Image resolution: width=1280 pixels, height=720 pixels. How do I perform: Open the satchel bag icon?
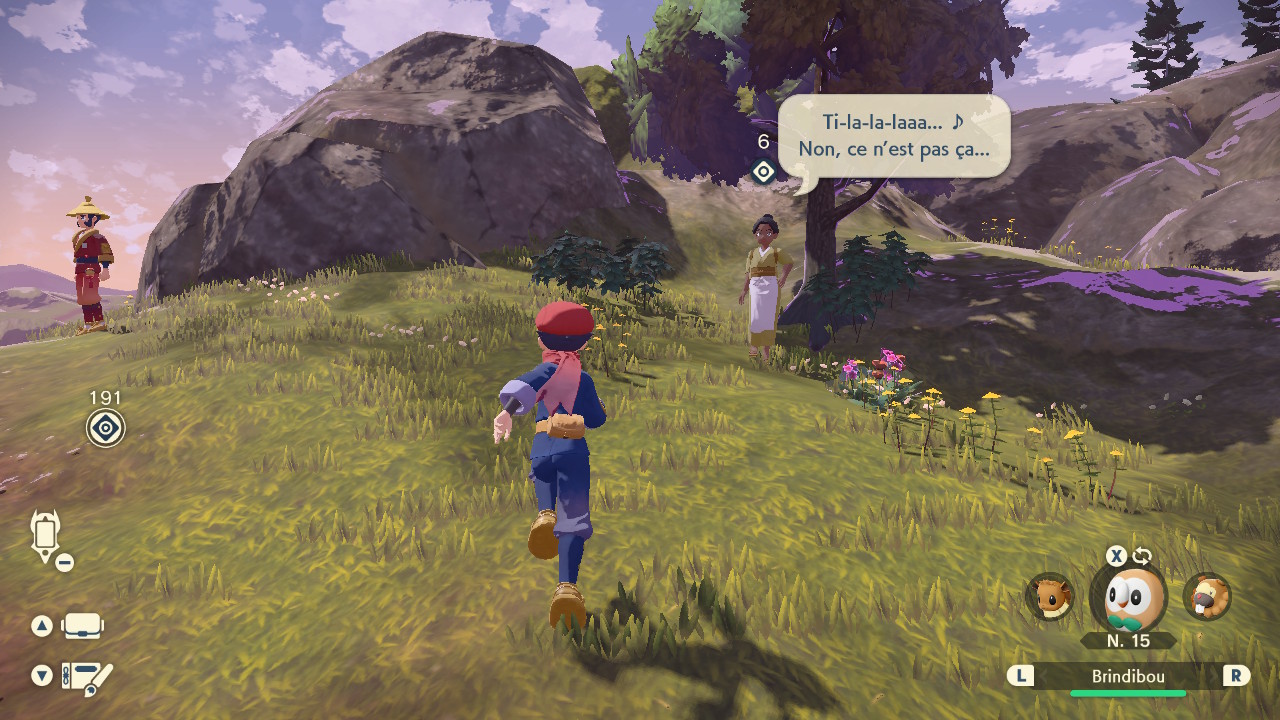[82, 626]
